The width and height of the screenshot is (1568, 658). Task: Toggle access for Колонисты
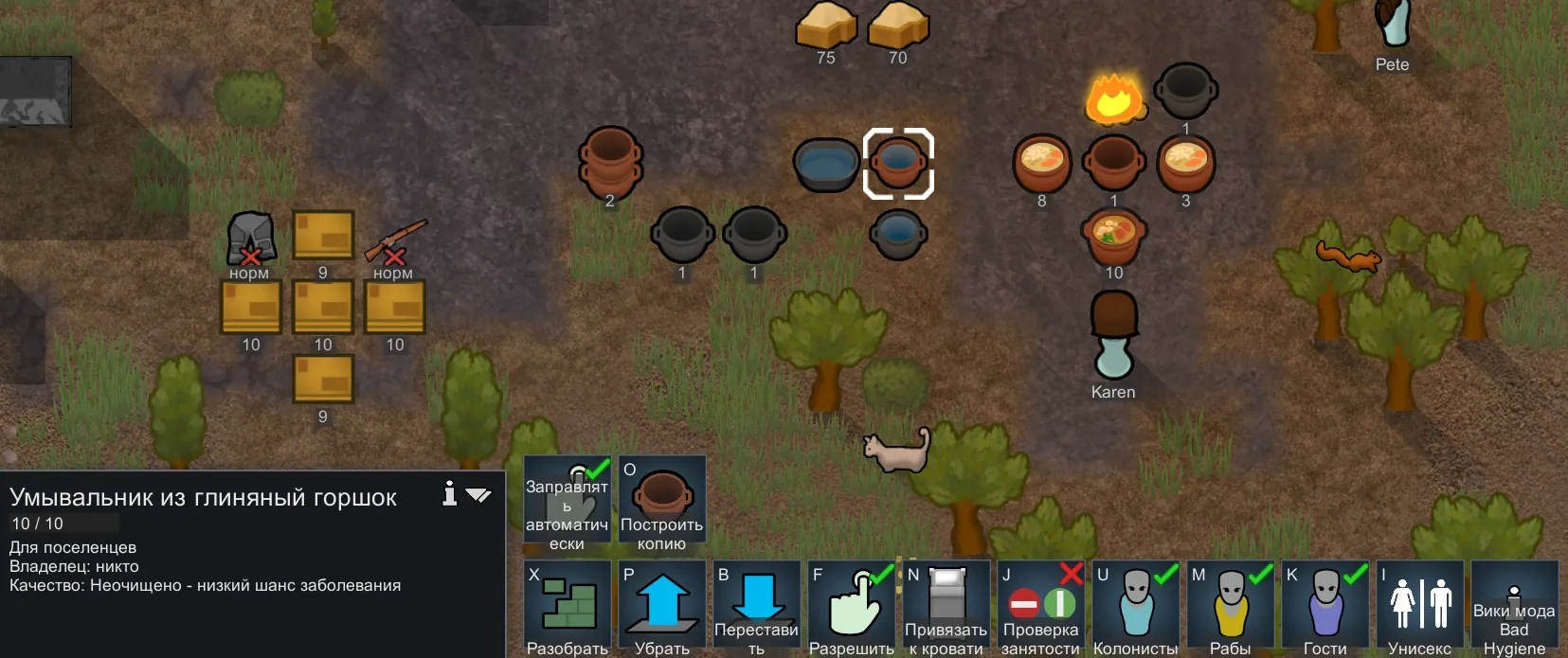[x=1135, y=607]
